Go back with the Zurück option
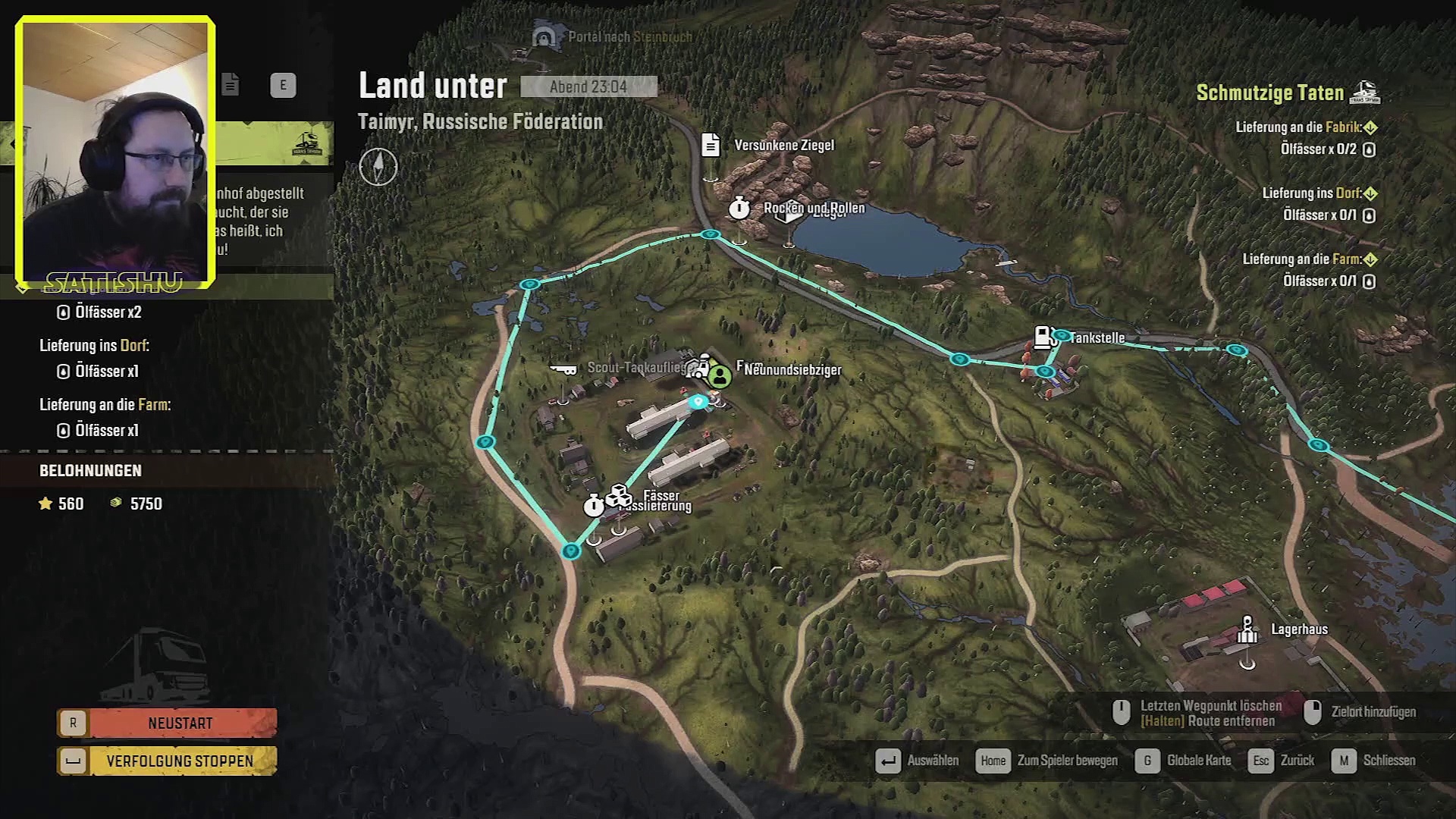1456x819 pixels. click(x=1281, y=761)
